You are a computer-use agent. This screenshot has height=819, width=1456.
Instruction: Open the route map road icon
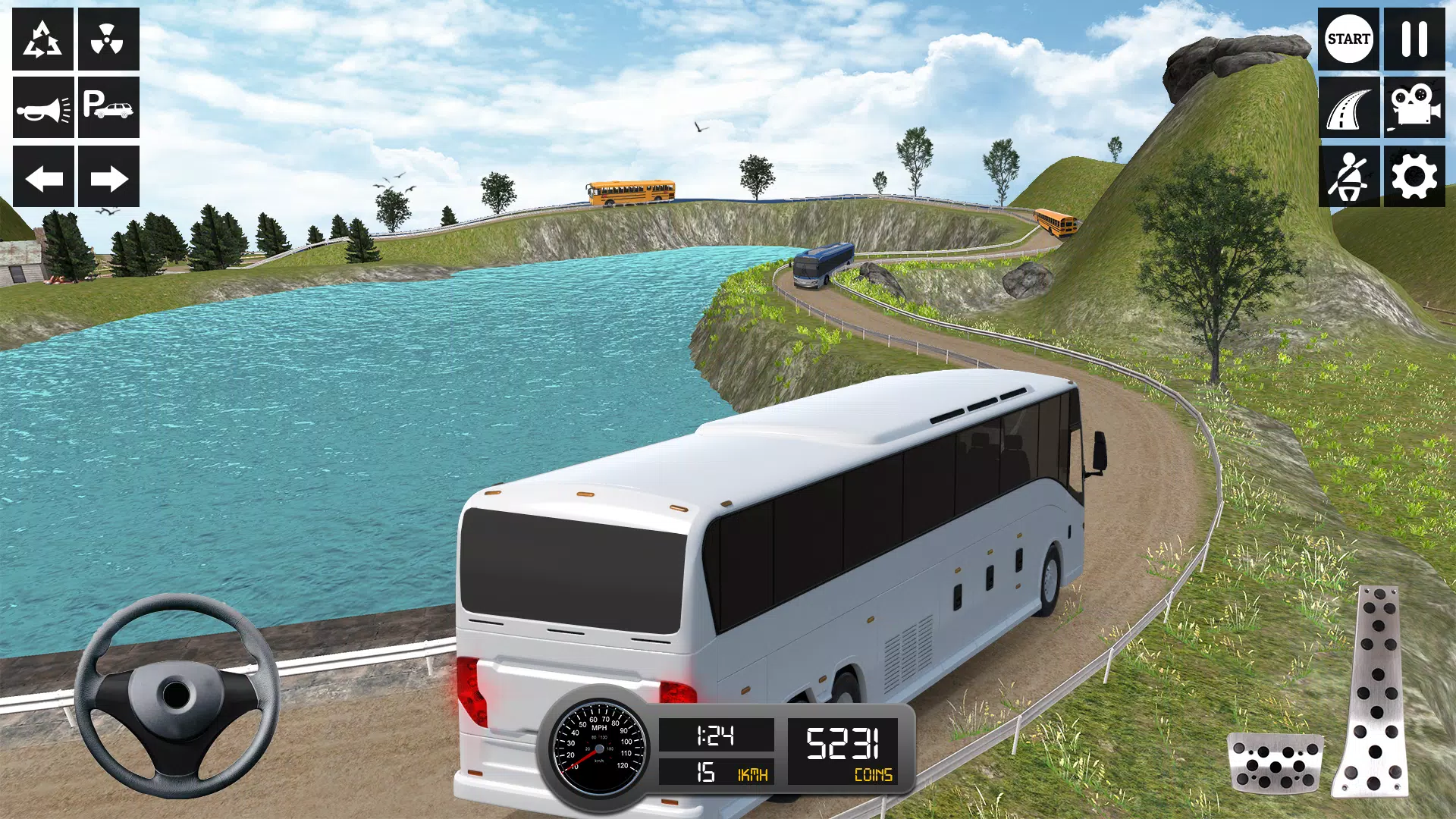pyautogui.click(x=1349, y=108)
